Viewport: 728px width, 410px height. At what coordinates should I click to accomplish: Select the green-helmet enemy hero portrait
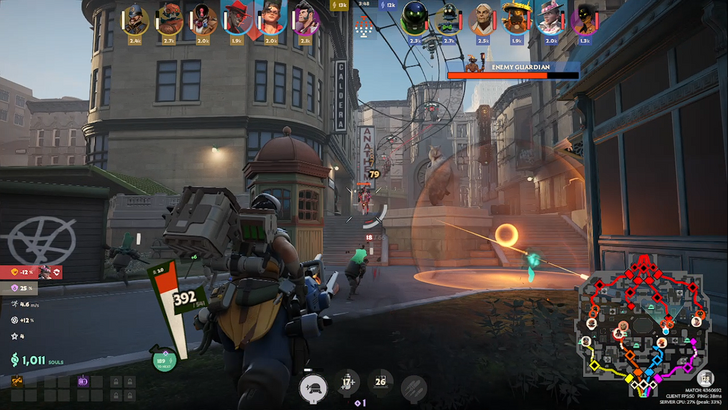tap(413, 18)
